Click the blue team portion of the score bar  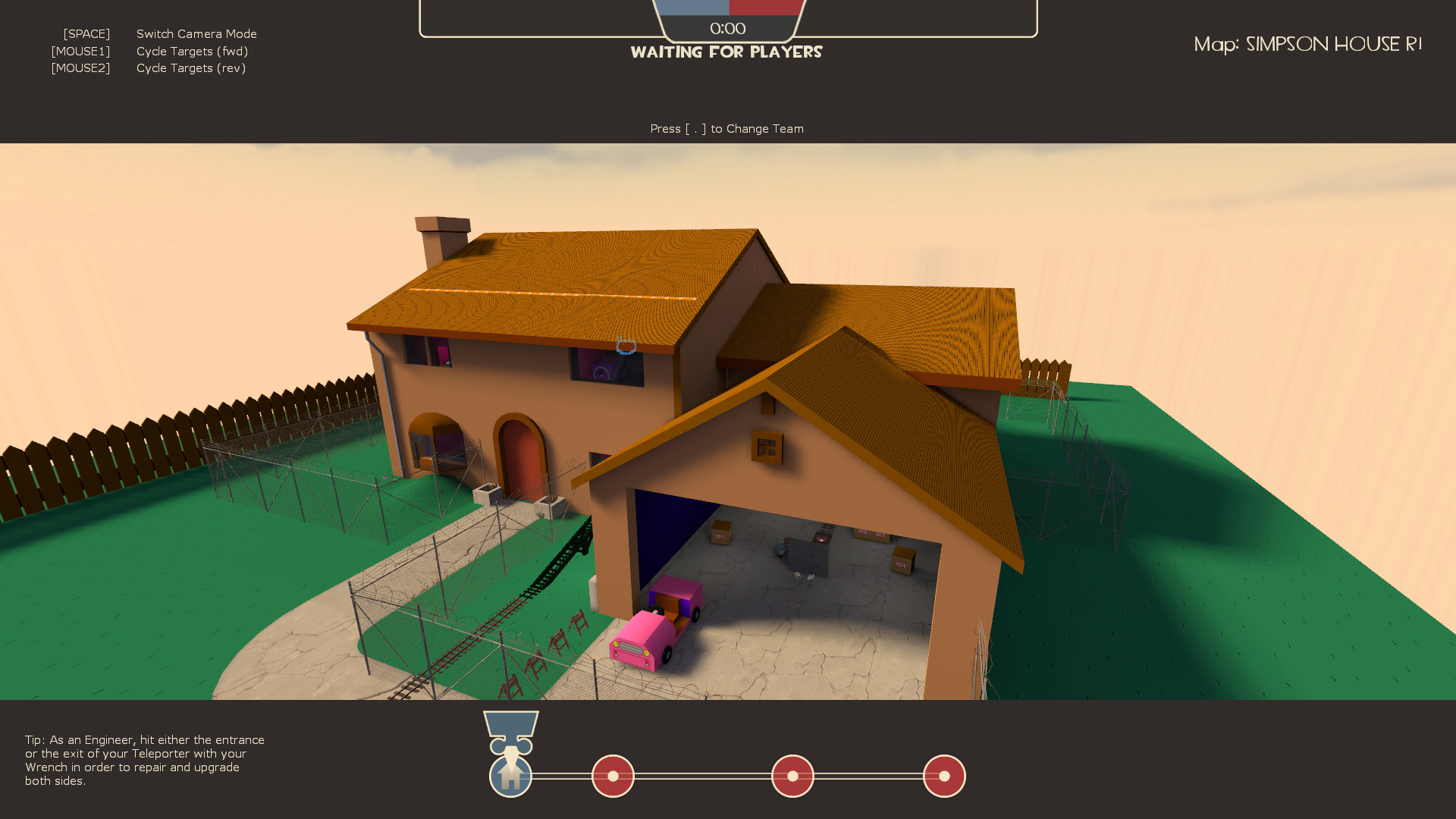692,6
